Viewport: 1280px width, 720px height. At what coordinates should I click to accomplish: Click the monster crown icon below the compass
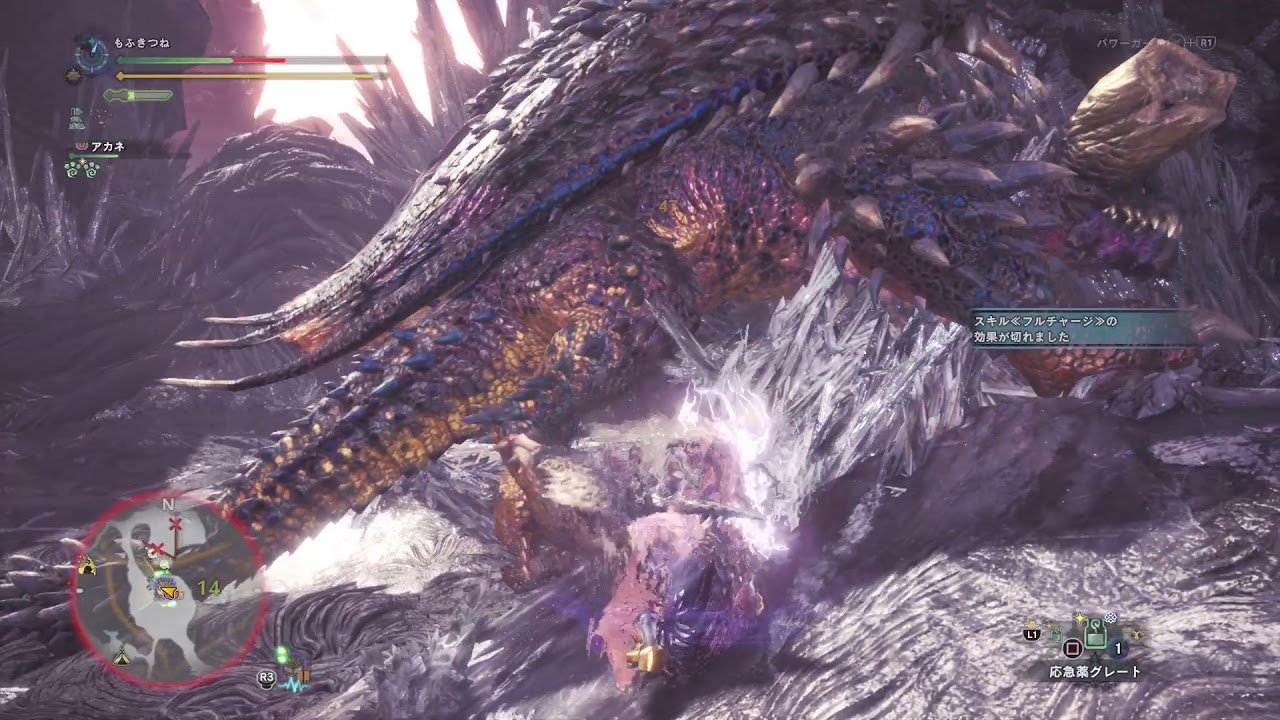pos(72,74)
